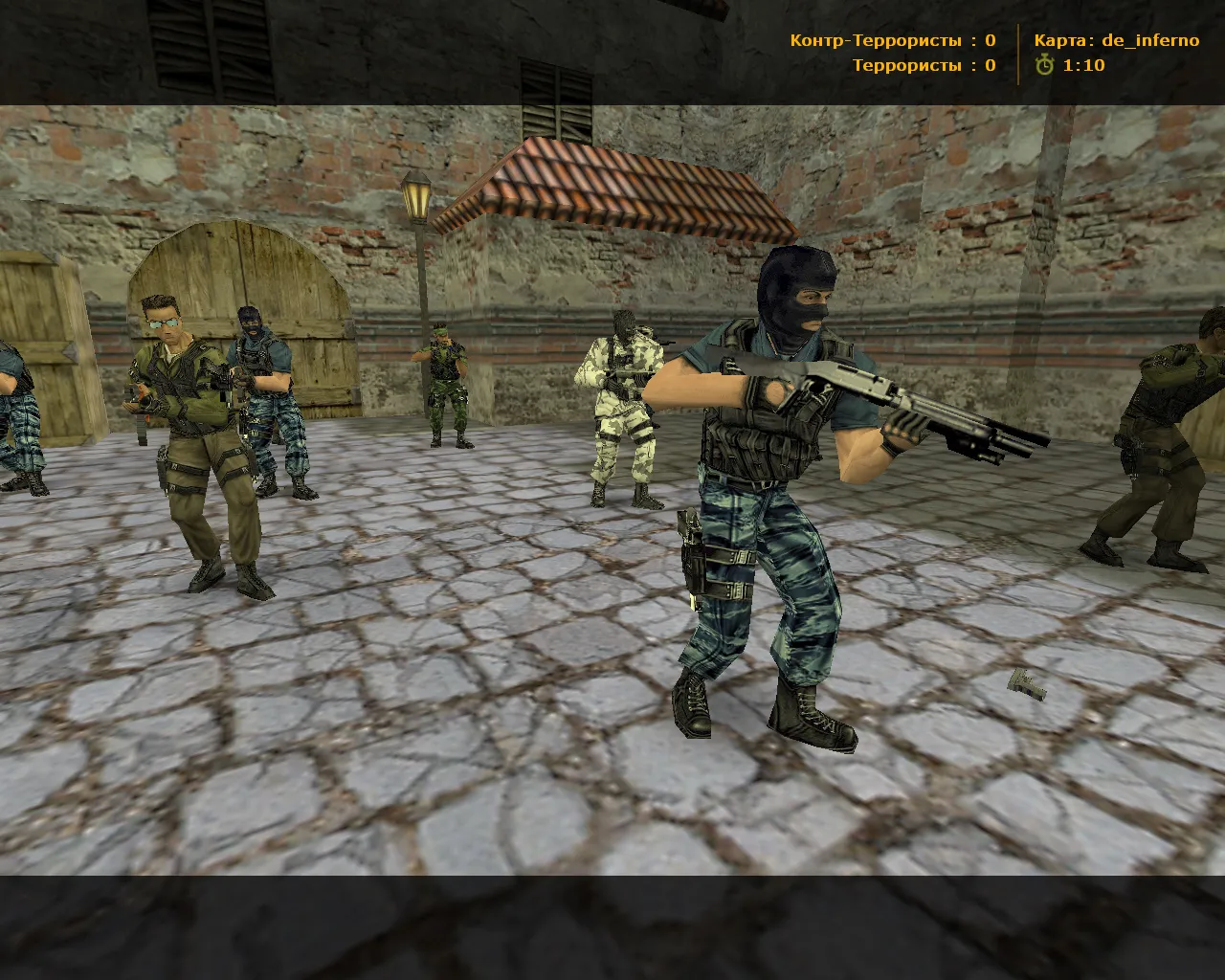Click the de_inferno map name text
Image resolution: width=1225 pixels, height=980 pixels.
(1149, 40)
